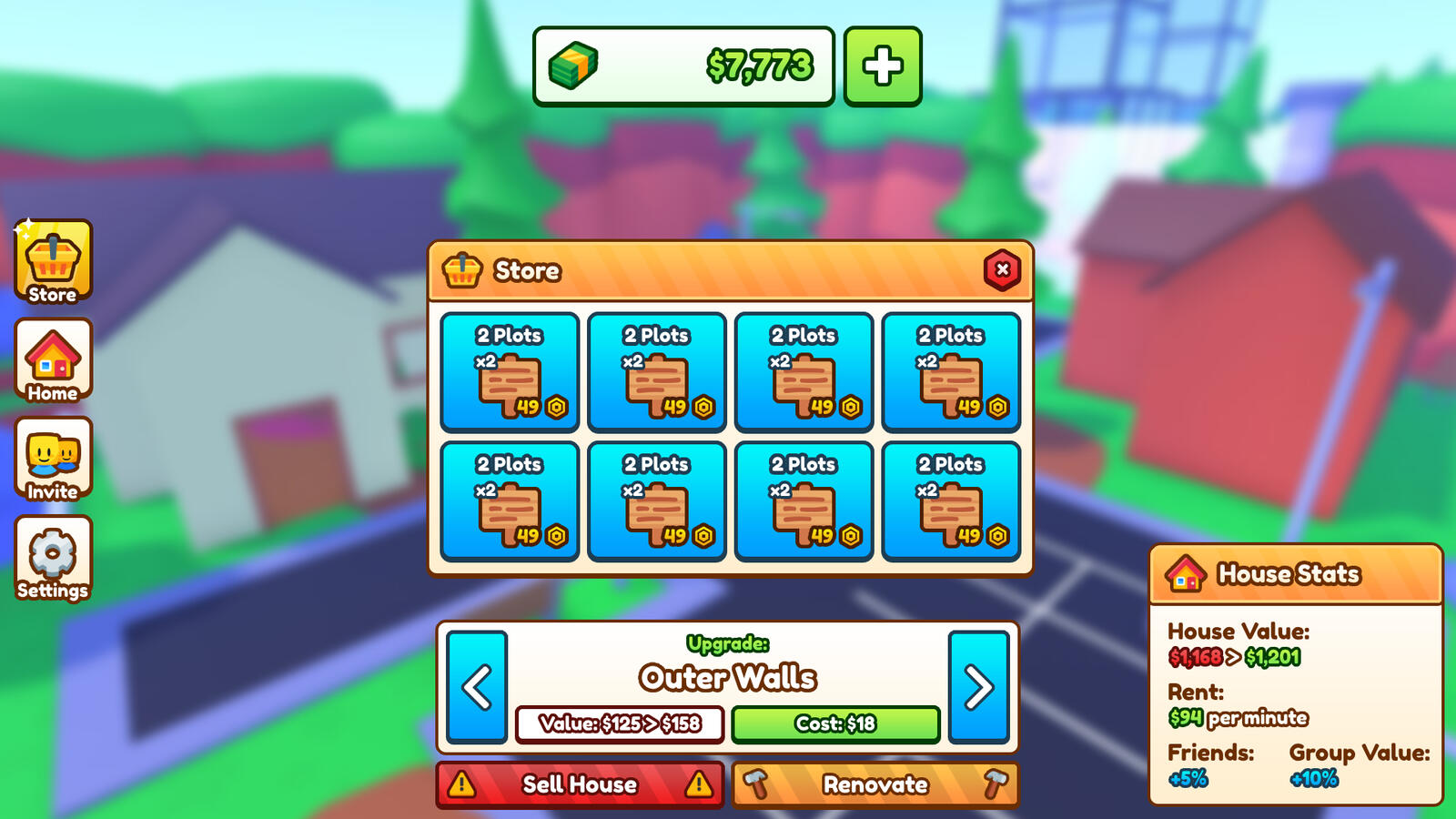
Task: Purchase the first 2 Plots offer for 49
Action: click(x=510, y=371)
